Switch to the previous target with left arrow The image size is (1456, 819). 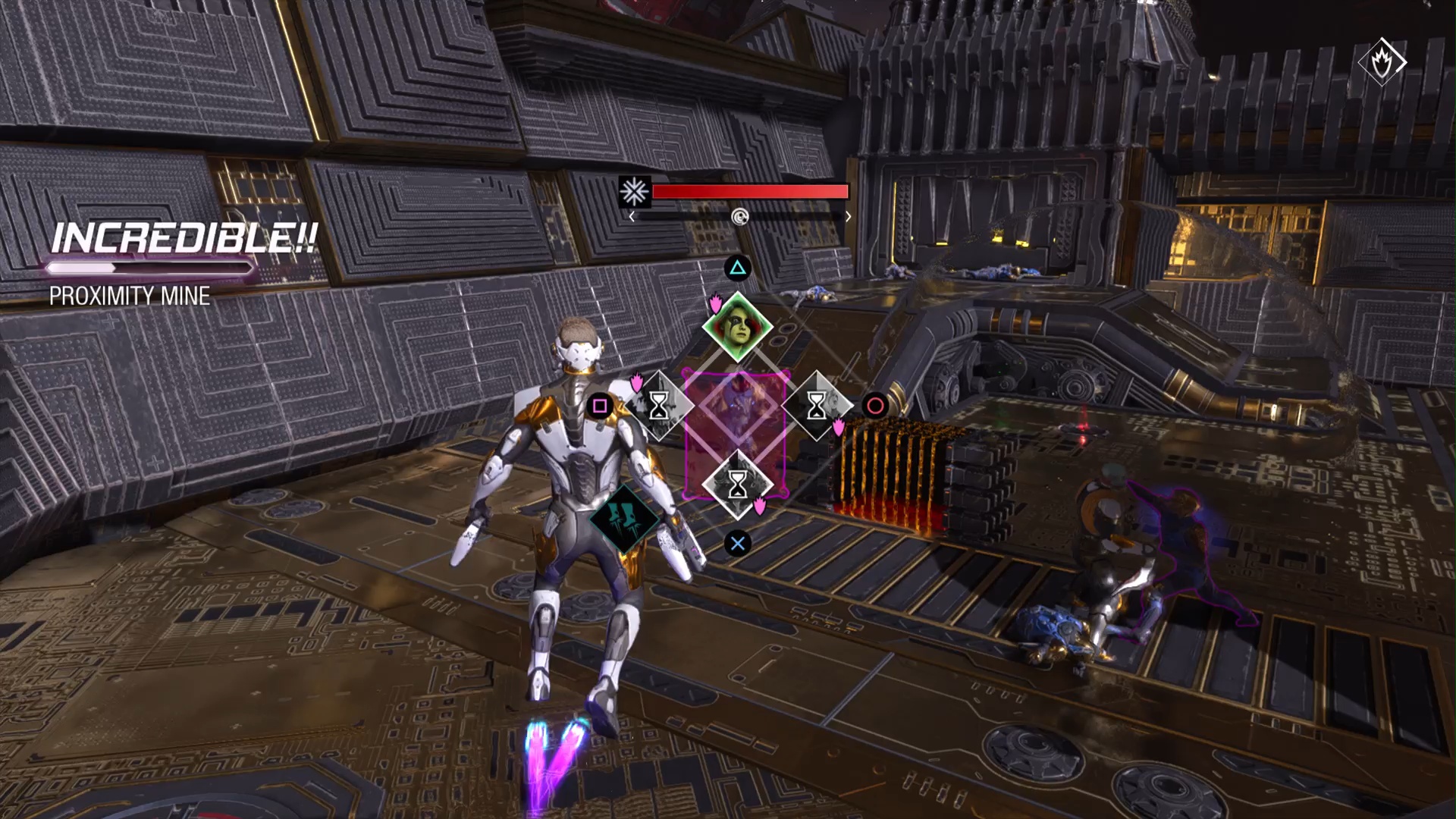tap(632, 217)
